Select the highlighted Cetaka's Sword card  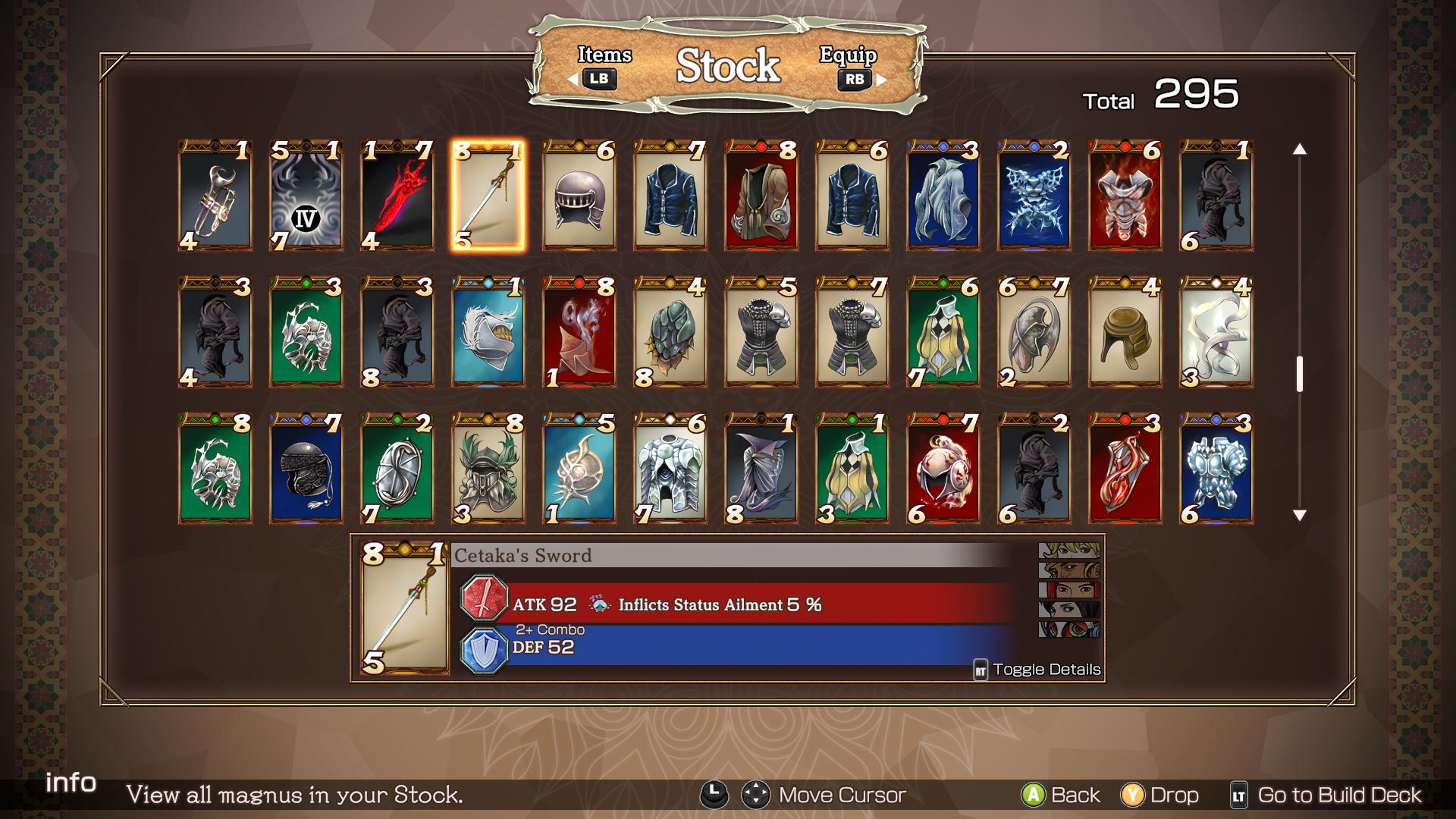pos(488,196)
